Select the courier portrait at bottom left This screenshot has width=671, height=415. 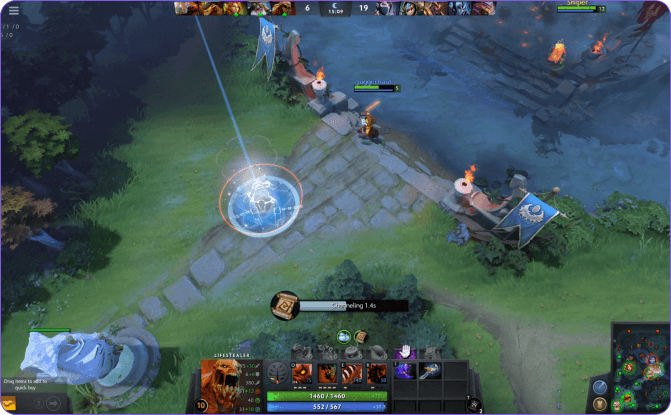10,404
